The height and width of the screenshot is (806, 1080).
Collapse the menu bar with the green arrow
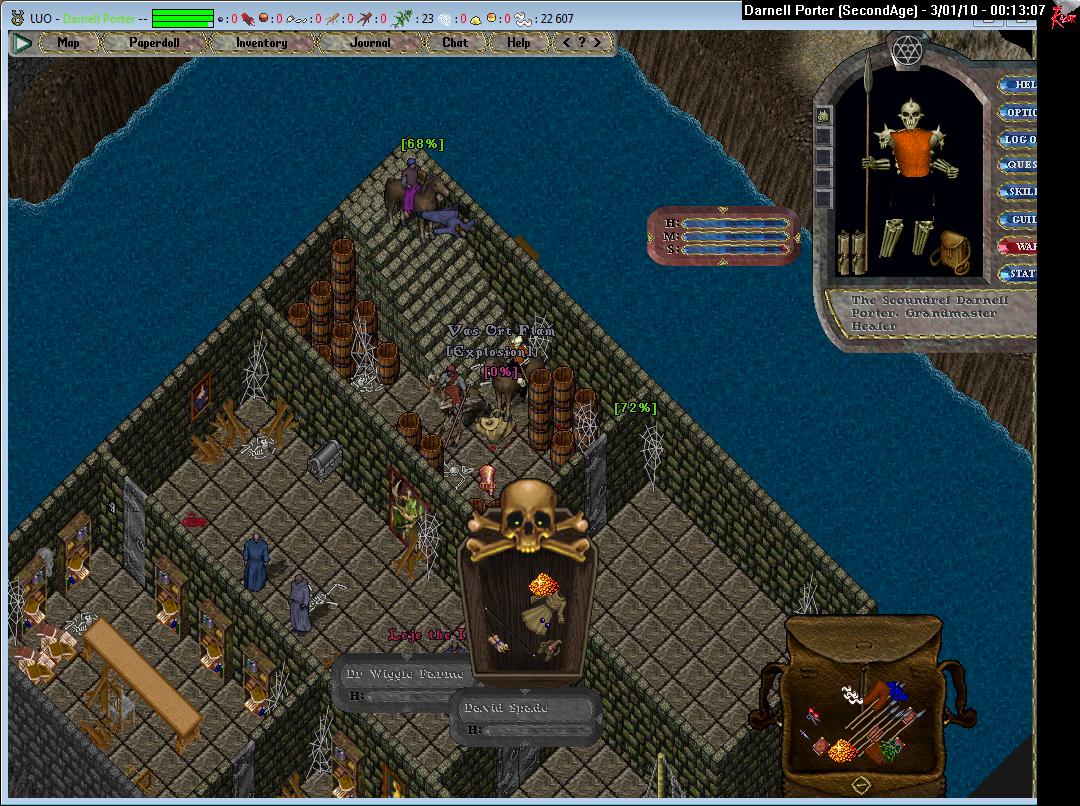[22, 43]
